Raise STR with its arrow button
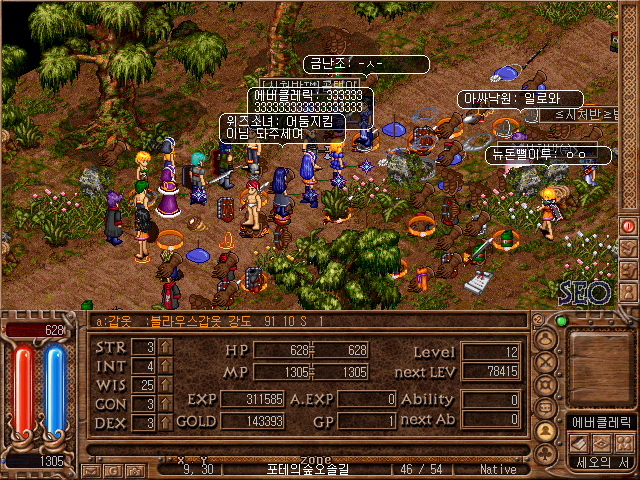Screen dimensions: 640x480 pos(166,348)
